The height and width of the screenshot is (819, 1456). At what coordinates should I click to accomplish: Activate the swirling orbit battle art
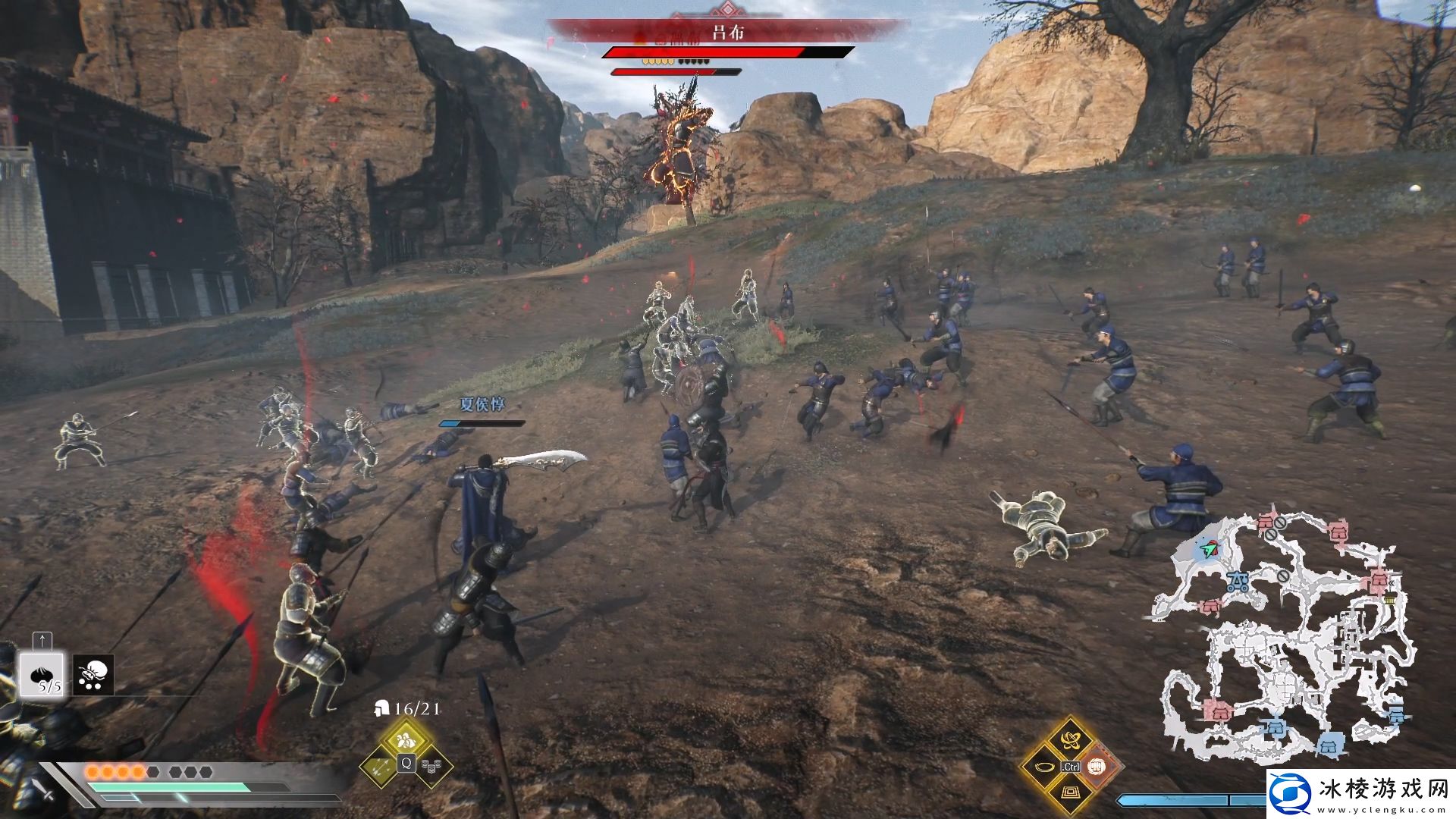pyautogui.click(x=1070, y=739)
